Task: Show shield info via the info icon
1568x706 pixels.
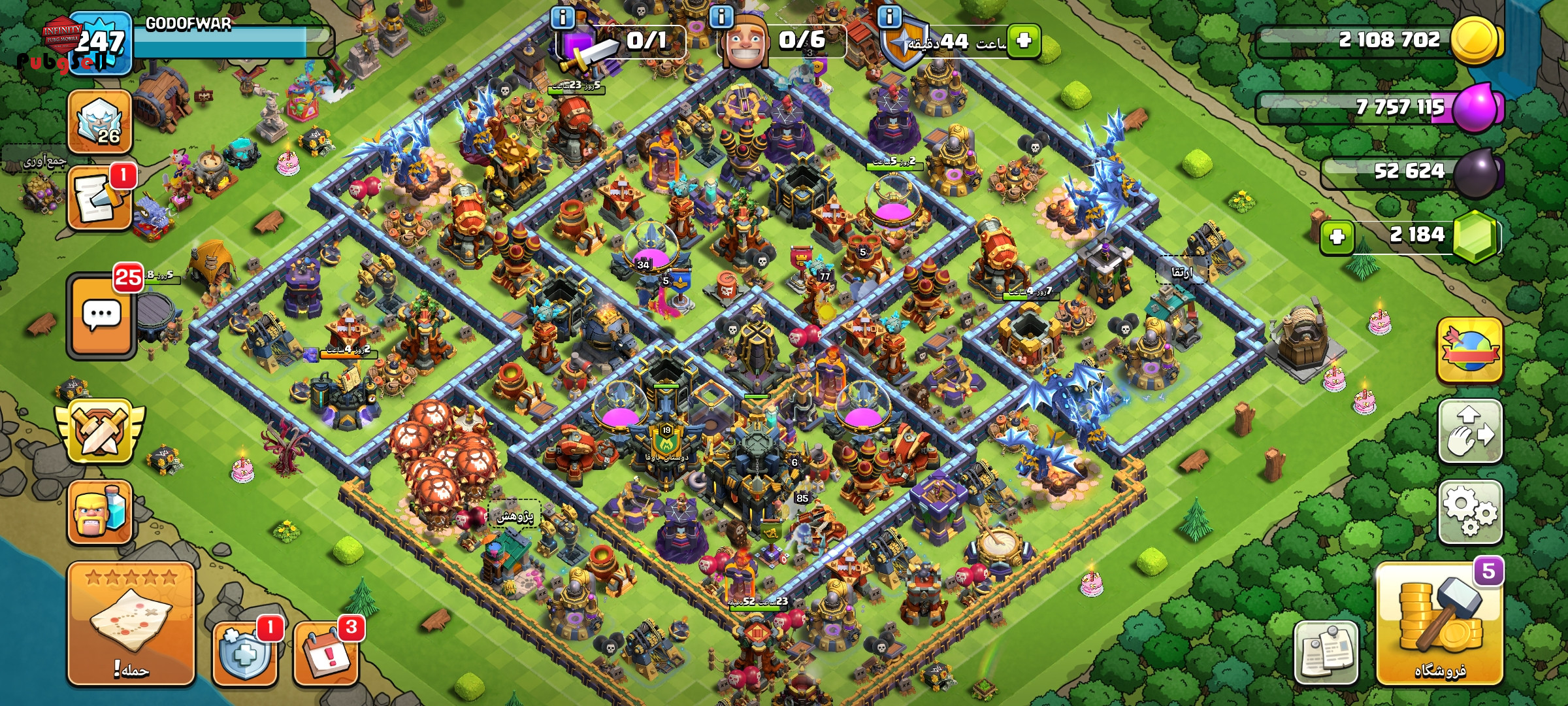Action: point(889,17)
